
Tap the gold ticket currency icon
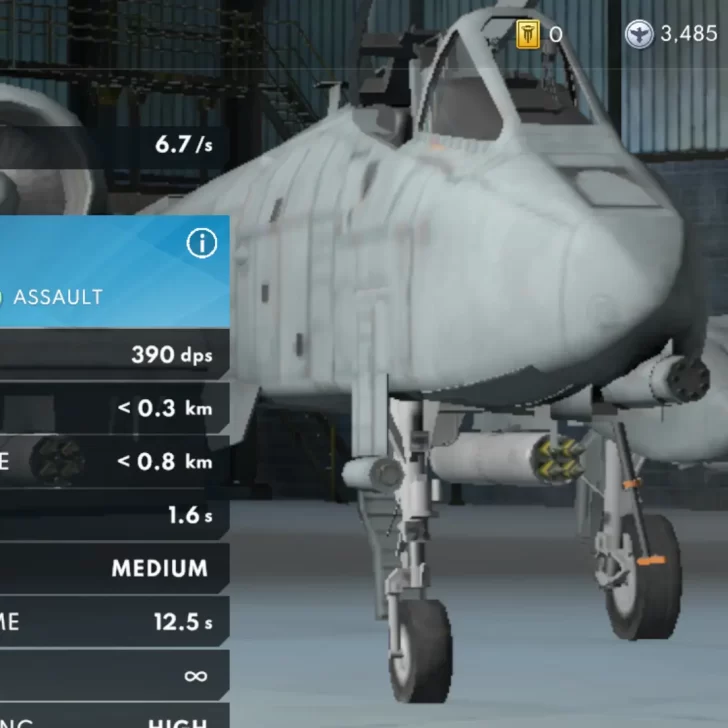coord(528,35)
